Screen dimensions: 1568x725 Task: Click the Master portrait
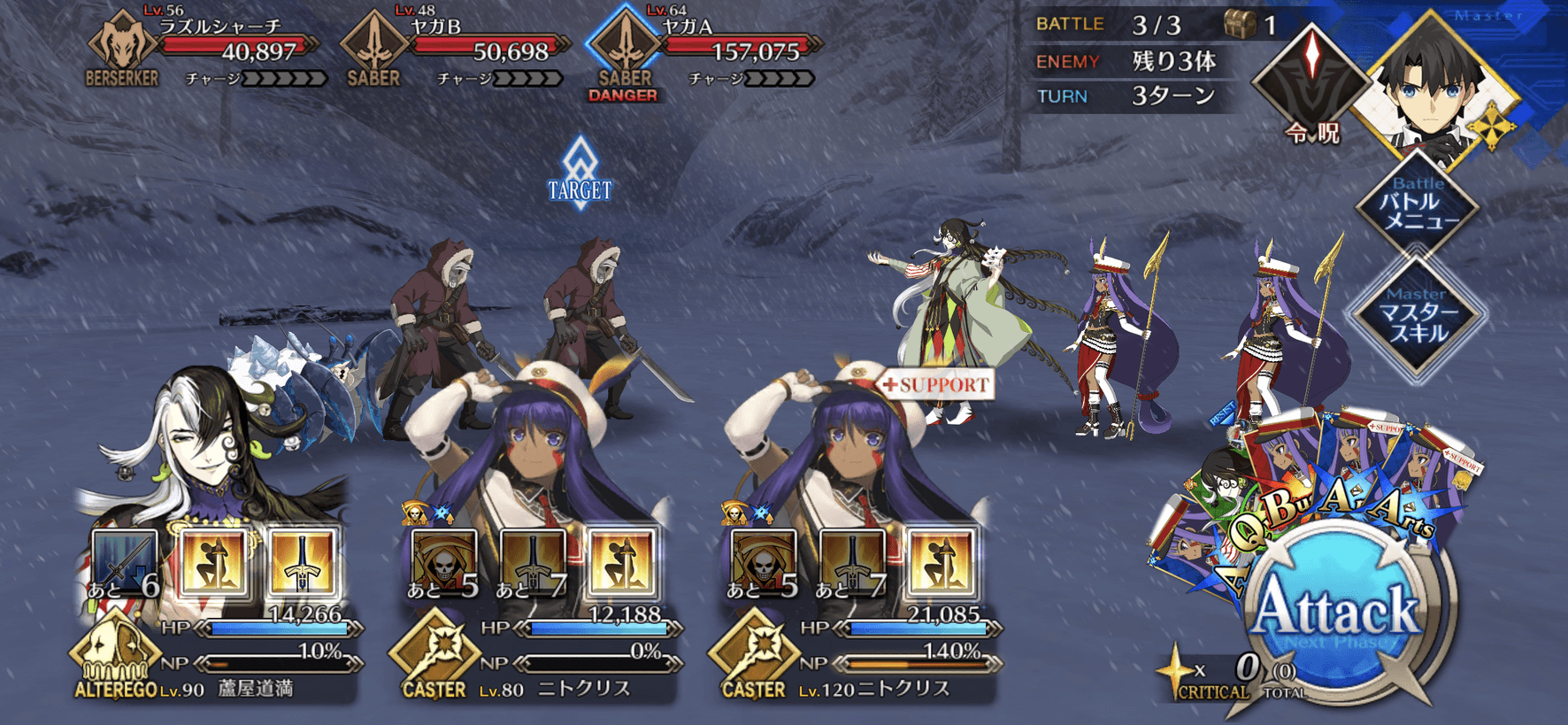[x=1432, y=89]
